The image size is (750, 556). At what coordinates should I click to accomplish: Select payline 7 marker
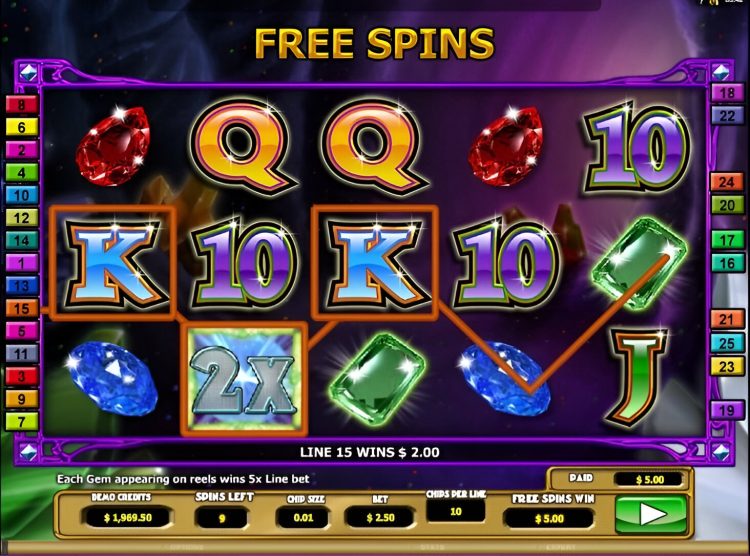click(x=21, y=421)
